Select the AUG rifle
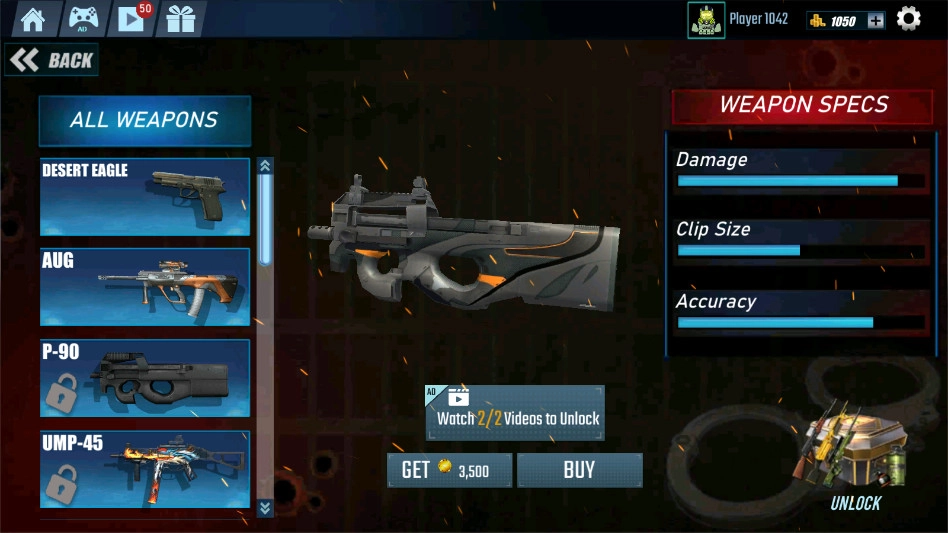The height and width of the screenshot is (533, 948). (x=145, y=287)
